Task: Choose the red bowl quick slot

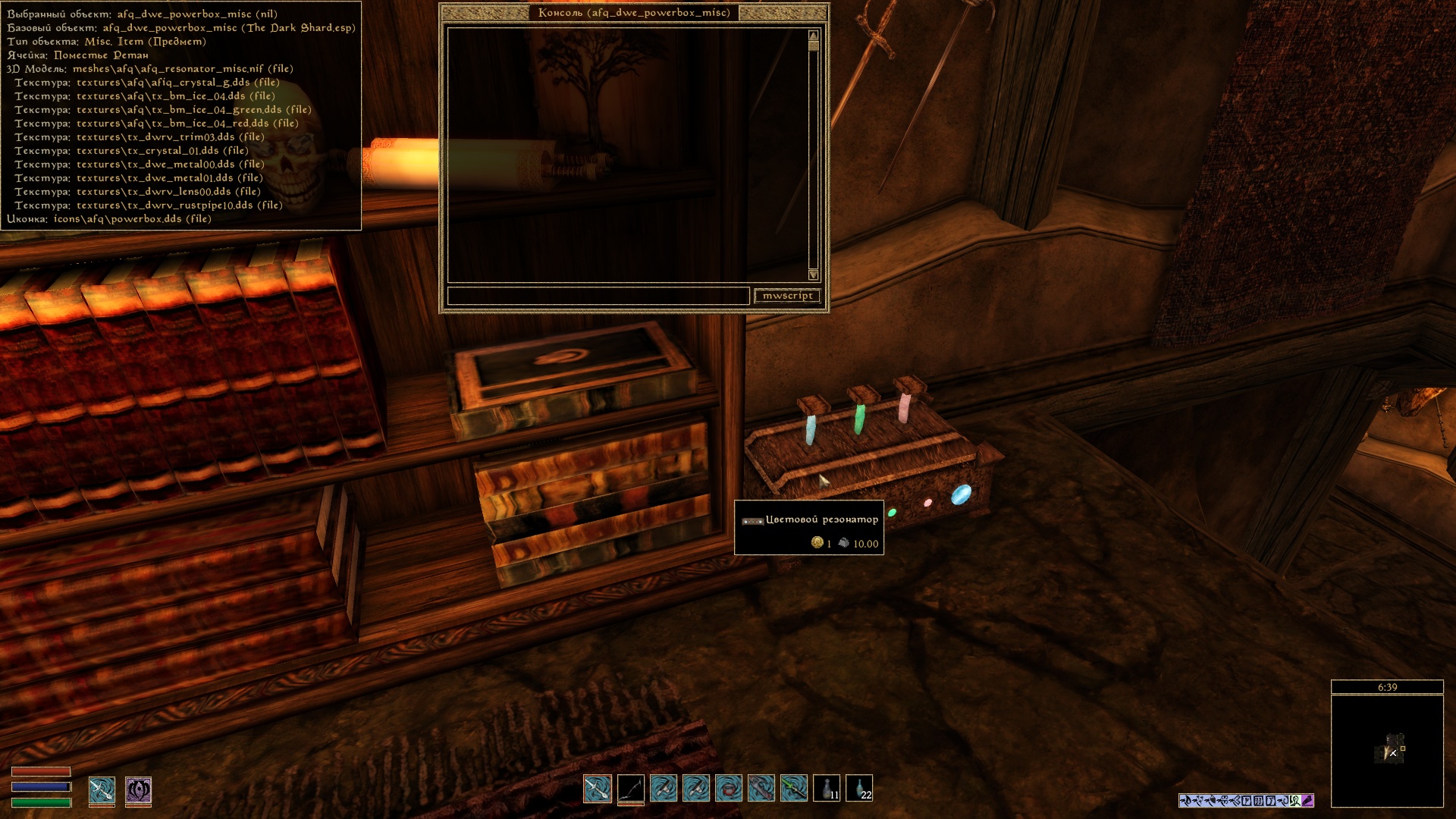Action: tap(729, 789)
